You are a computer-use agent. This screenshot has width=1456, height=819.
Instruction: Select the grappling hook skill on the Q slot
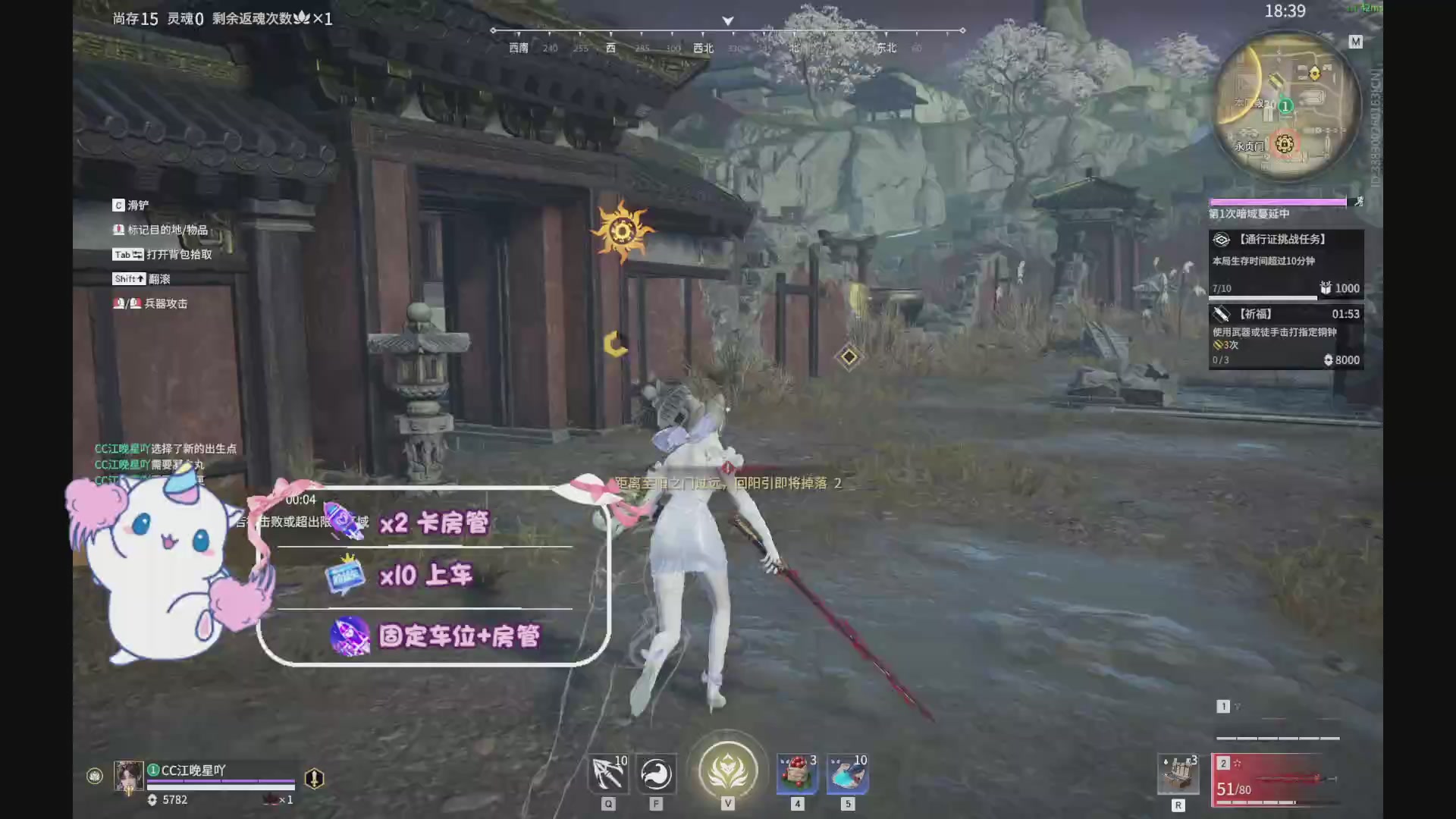pyautogui.click(x=607, y=773)
